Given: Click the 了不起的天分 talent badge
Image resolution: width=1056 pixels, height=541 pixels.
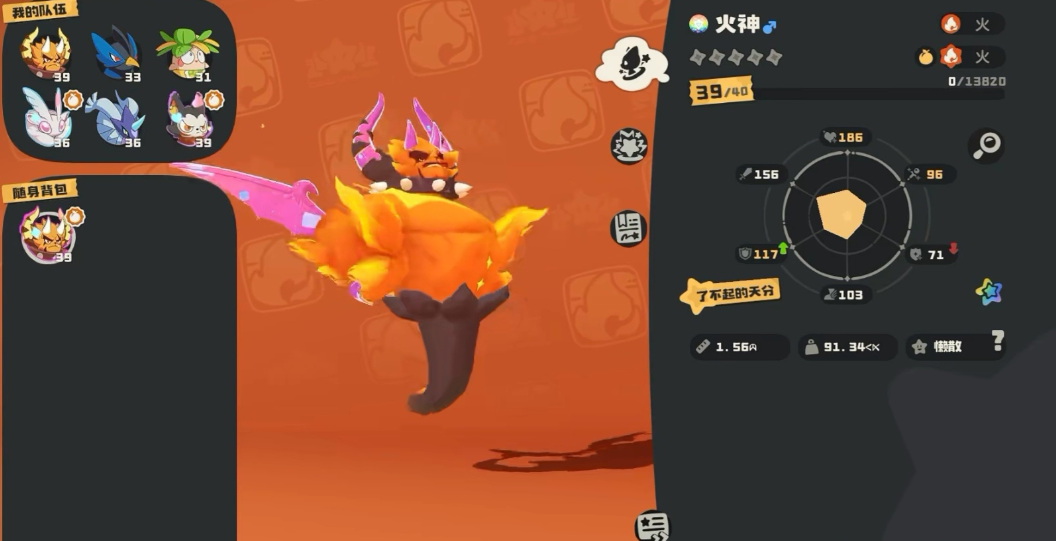Looking at the screenshot, I should (731, 294).
